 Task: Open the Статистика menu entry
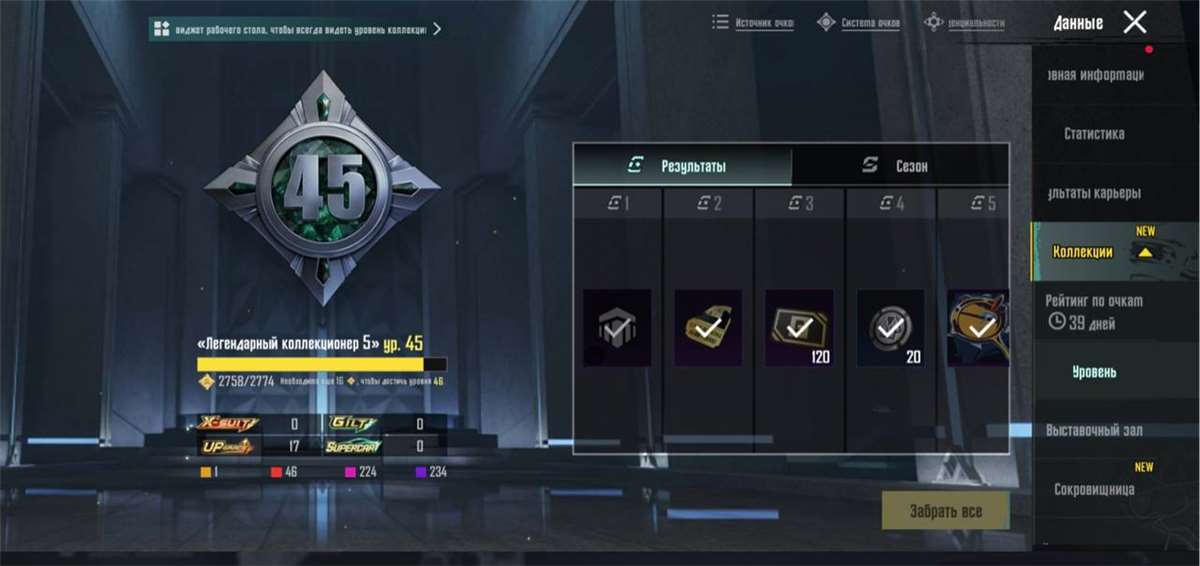1094,134
